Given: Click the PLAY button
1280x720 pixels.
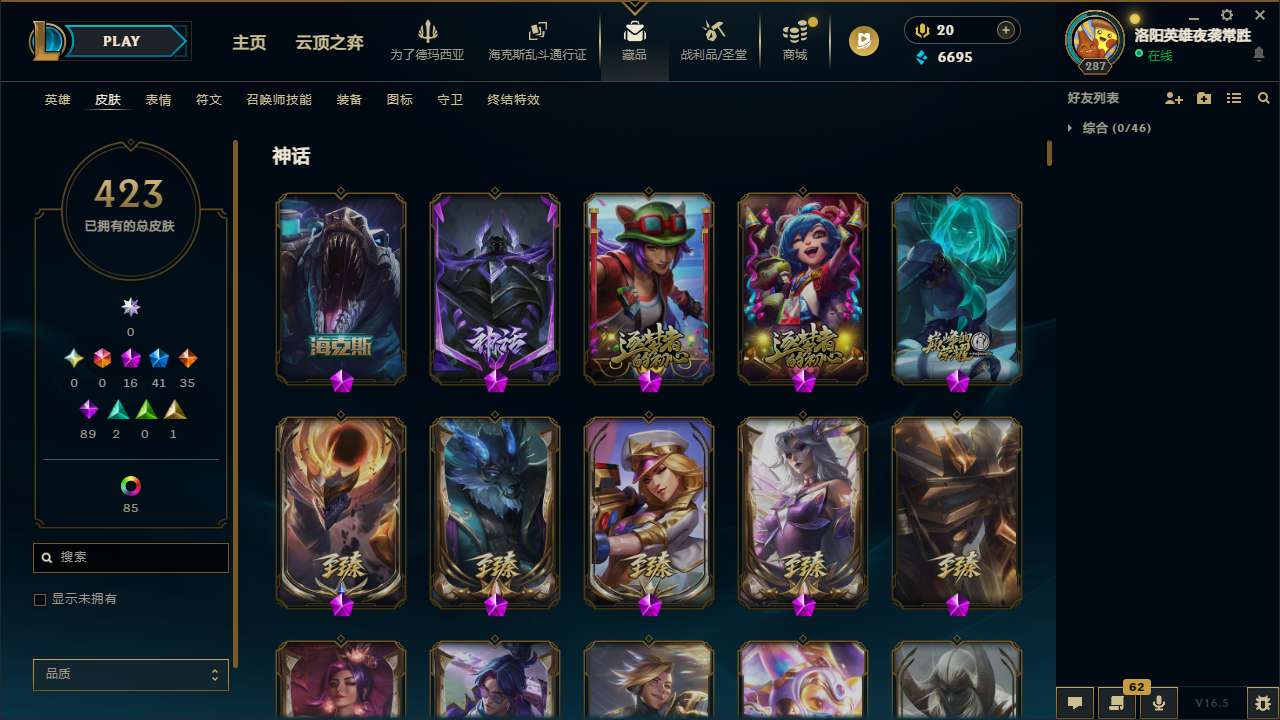Looking at the screenshot, I should click(x=121, y=41).
